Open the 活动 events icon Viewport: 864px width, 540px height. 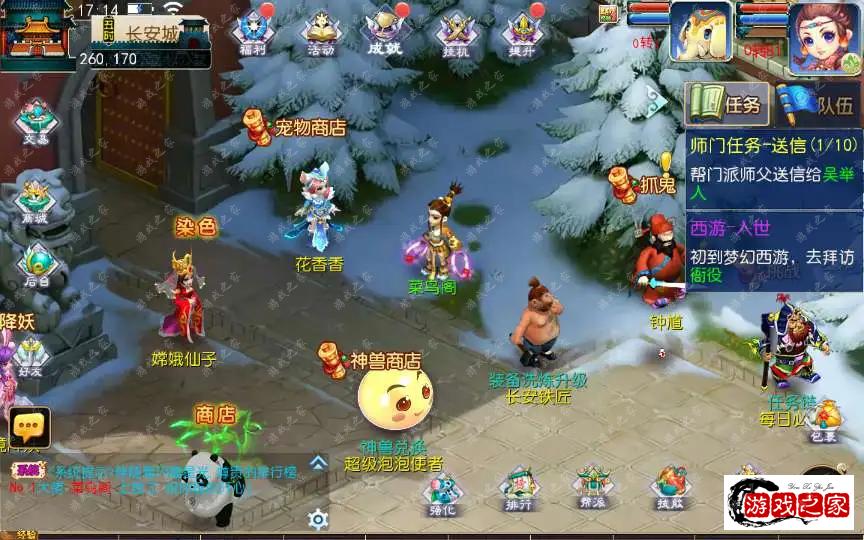[x=320, y=32]
